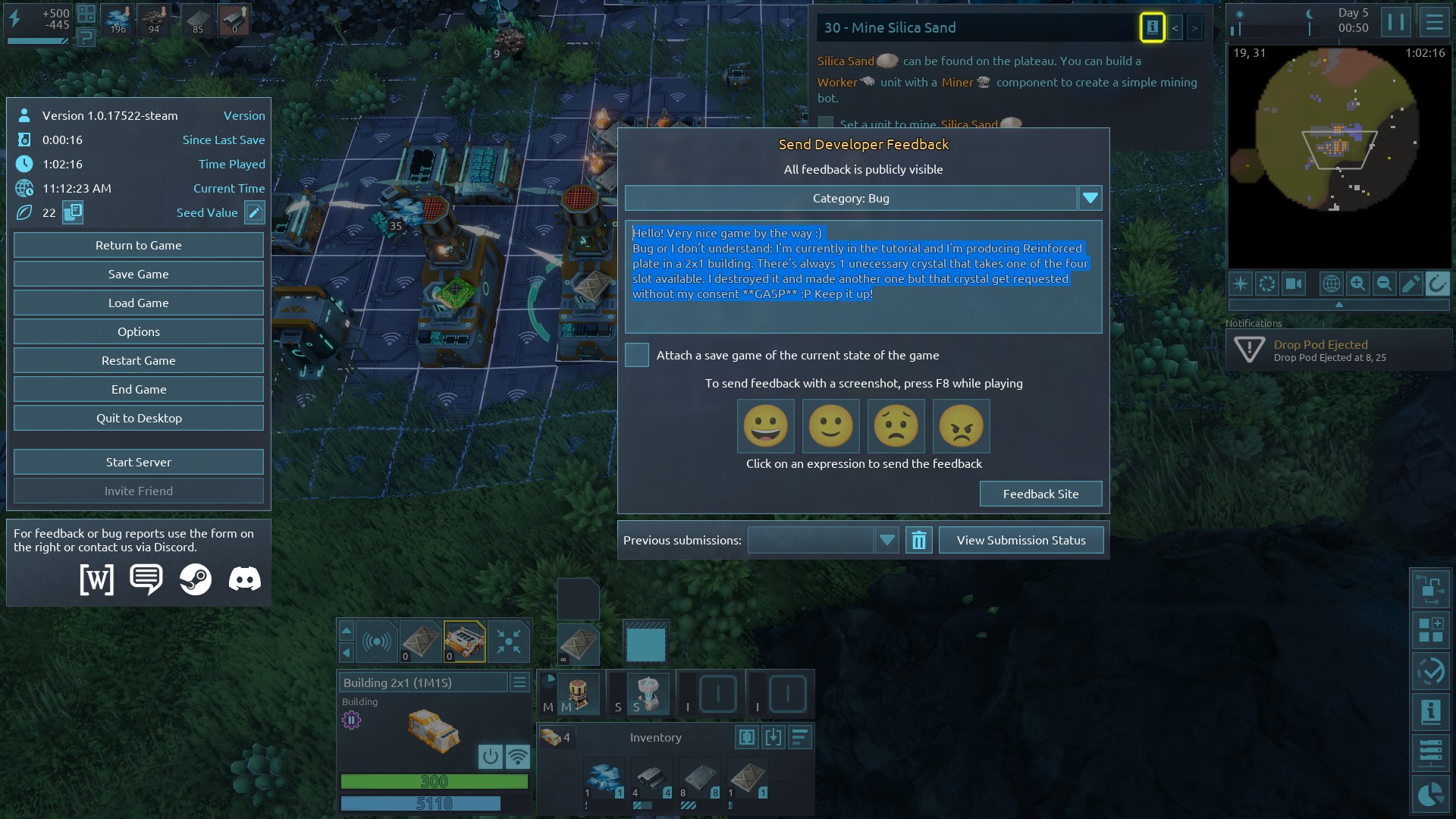Screen dimensions: 1456x819
Task: Open the Options menu
Action: click(x=138, y=331)
